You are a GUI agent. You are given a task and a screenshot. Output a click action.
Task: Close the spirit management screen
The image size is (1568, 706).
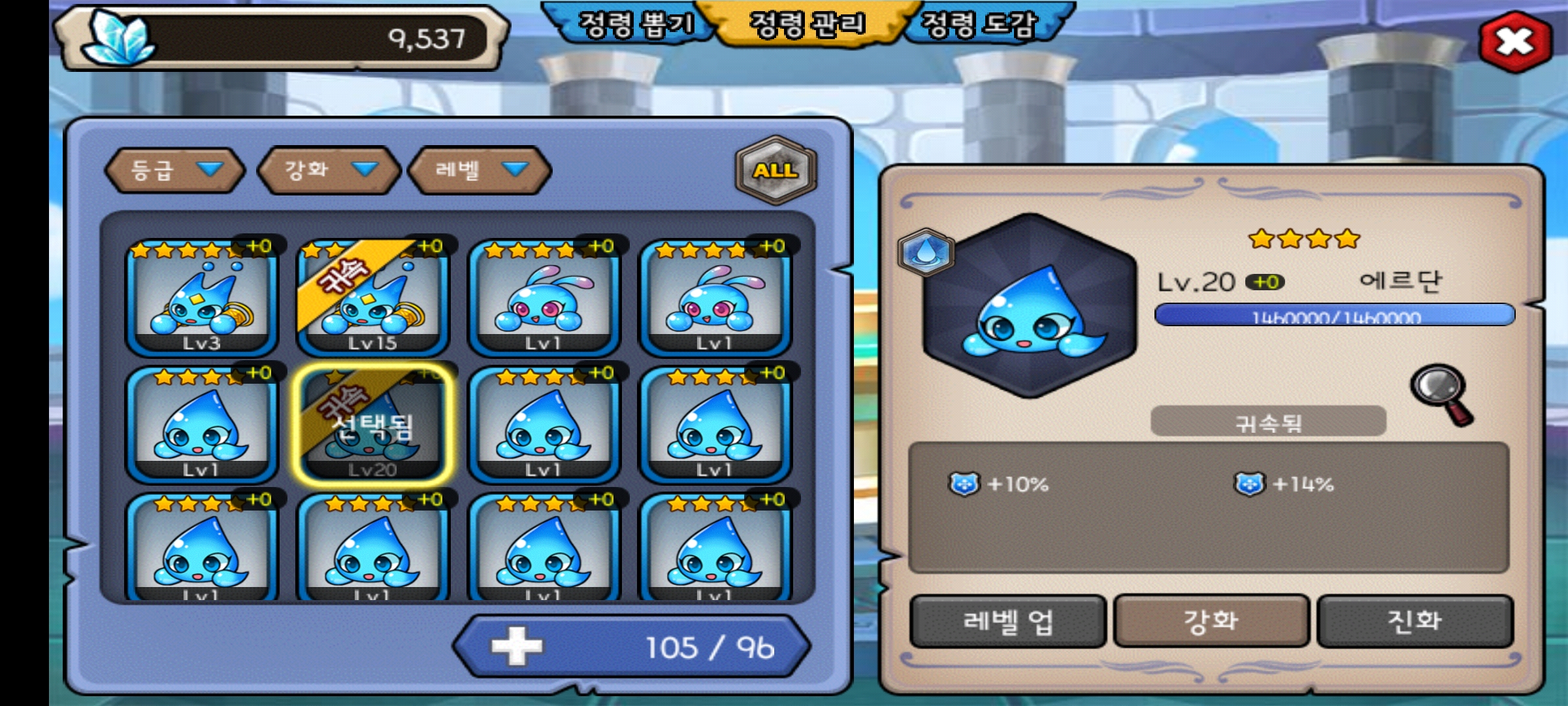(x=1515, y=42)
